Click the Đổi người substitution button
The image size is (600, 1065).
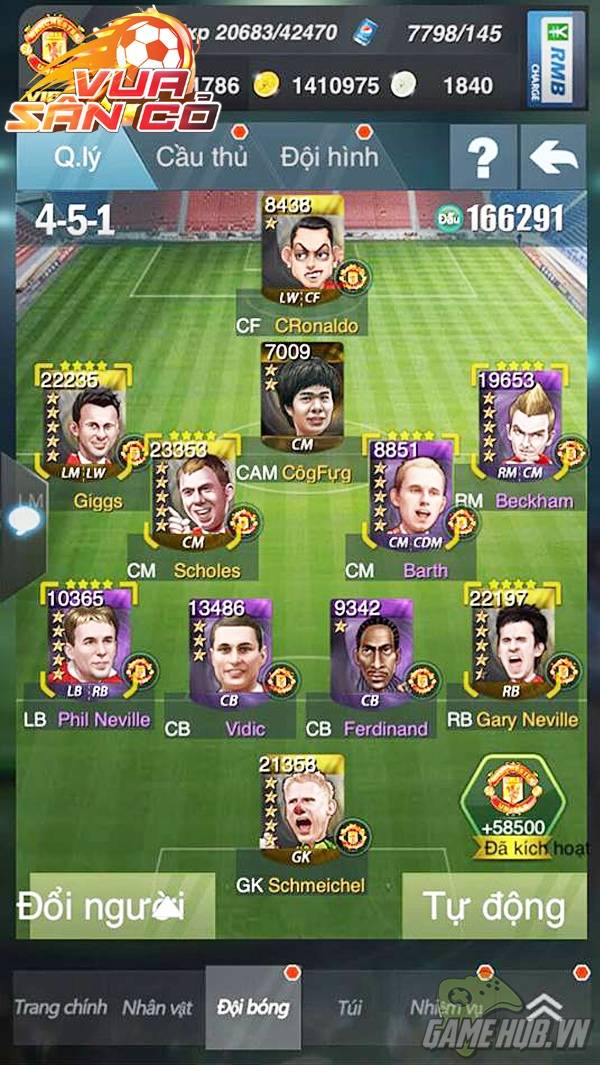tap(115, 906)
